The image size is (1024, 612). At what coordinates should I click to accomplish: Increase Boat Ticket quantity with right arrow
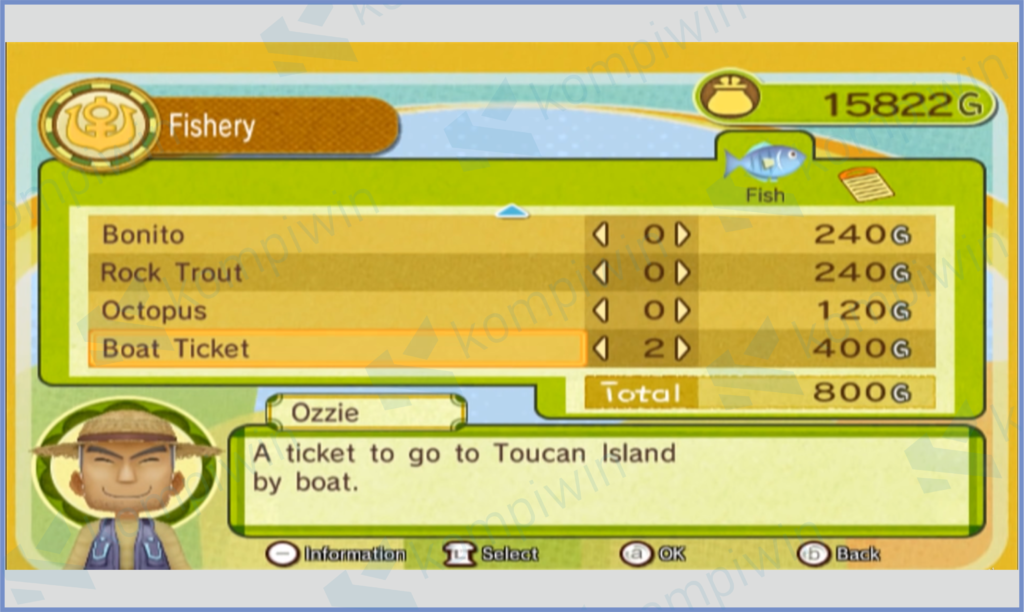click(683, 349)
